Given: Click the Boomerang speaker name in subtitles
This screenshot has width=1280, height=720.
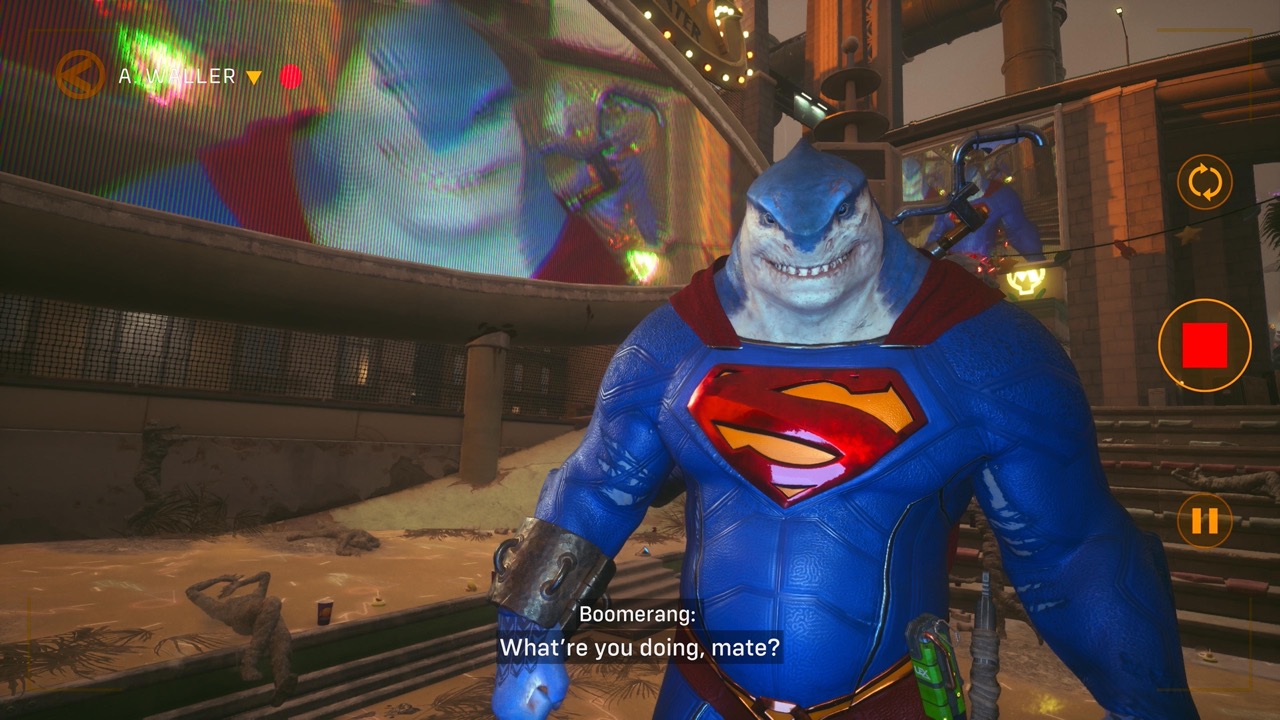Looking at the screenshot, I should pyautogui.click(x=636, y=614).
